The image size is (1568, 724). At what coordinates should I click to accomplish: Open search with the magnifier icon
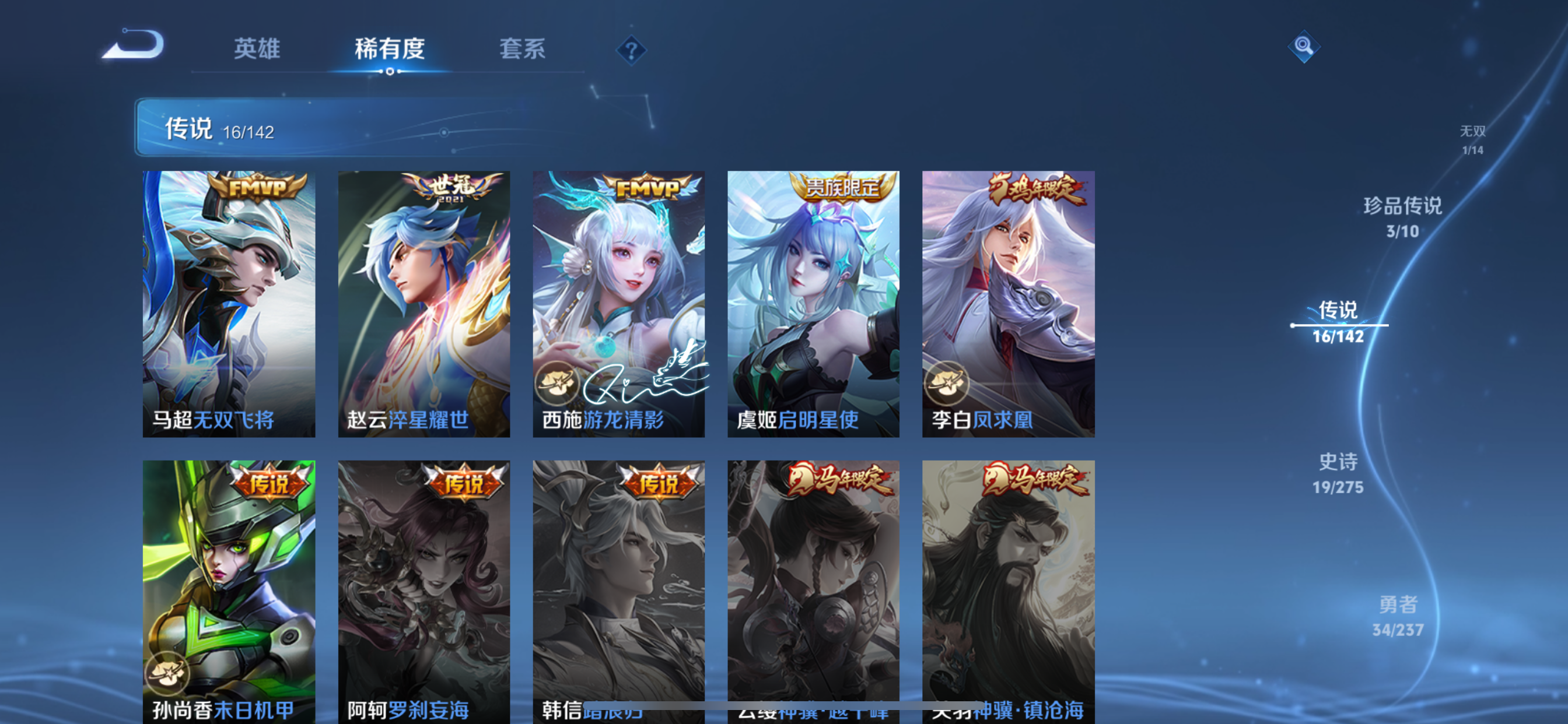tap(1304, 45)
